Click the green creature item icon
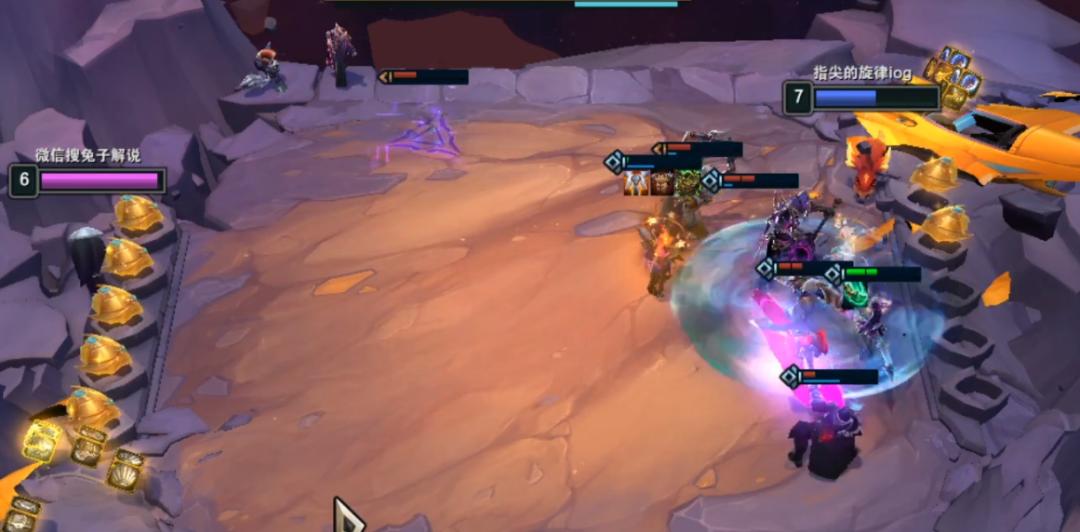1080x532 pixels. pos(685,184)
